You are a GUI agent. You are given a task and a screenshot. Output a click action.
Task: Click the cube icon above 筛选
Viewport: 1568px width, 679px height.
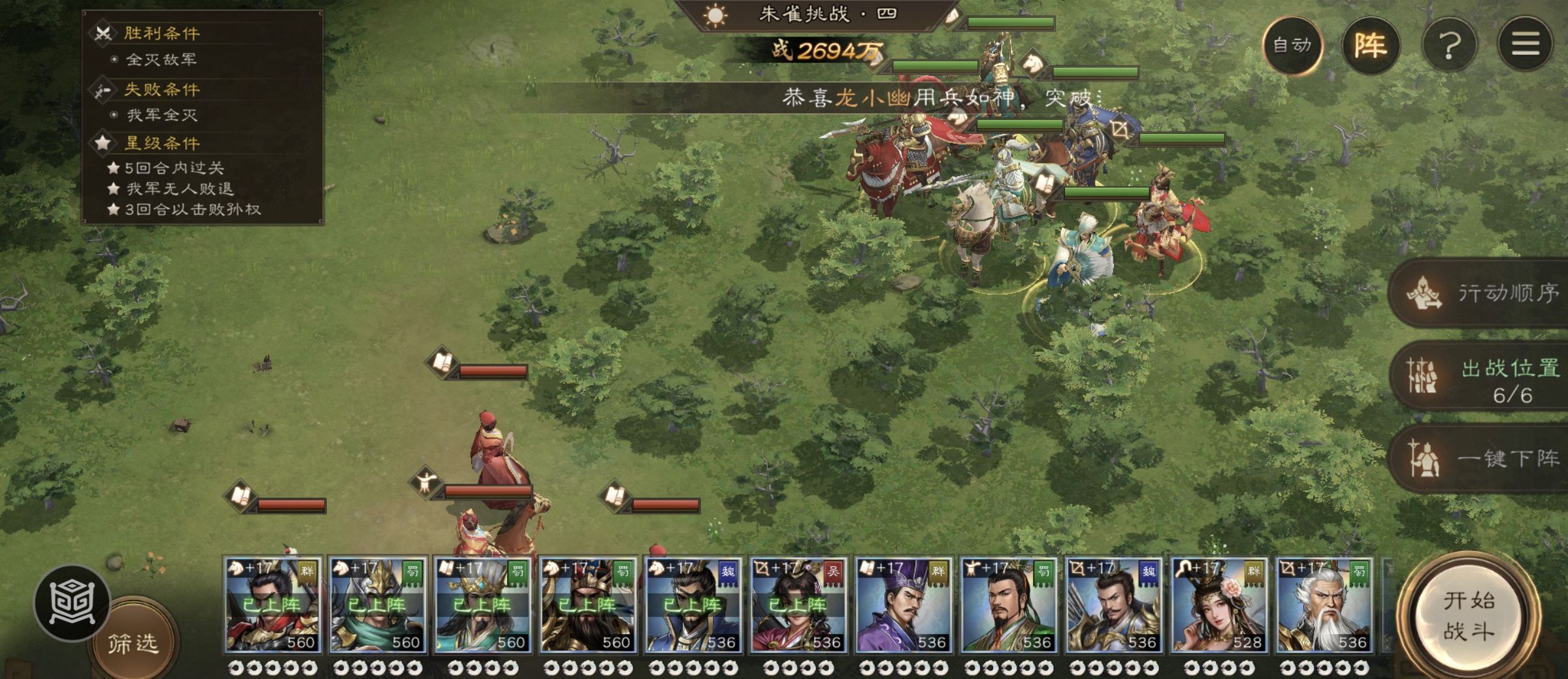coord(72,603)
